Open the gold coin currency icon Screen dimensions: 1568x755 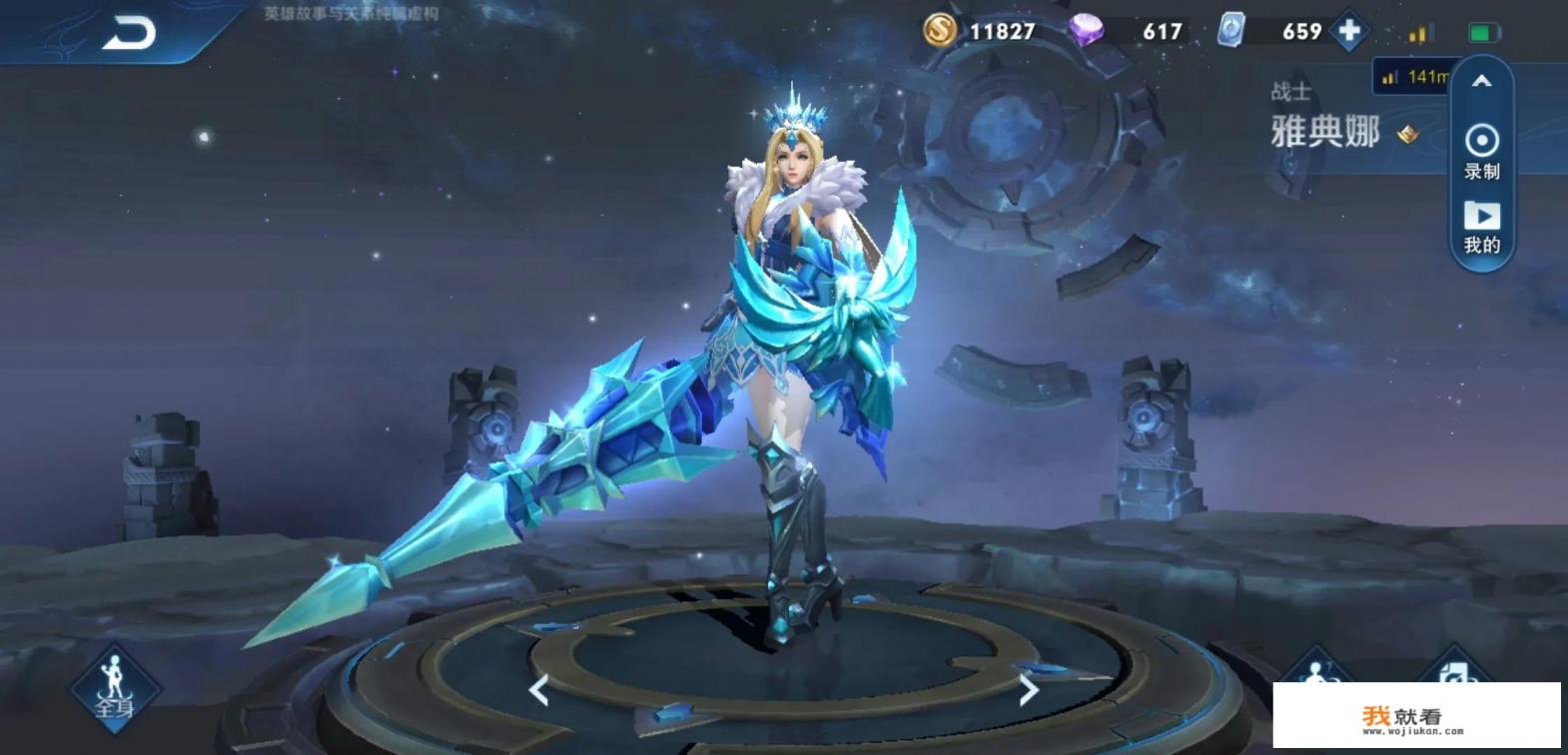pos(939,31)
